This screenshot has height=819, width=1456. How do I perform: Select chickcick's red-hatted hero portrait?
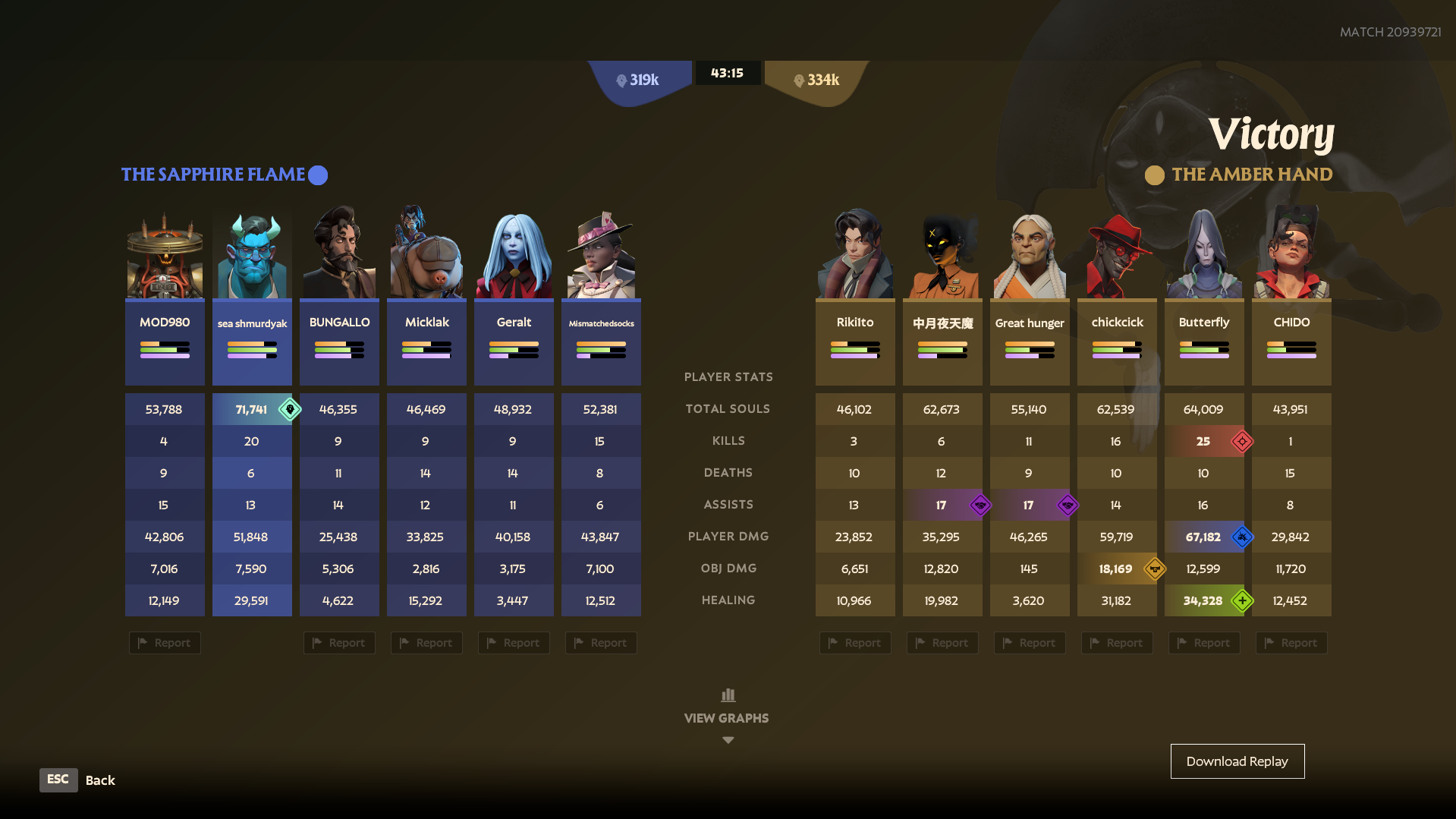pos(1117,256)
